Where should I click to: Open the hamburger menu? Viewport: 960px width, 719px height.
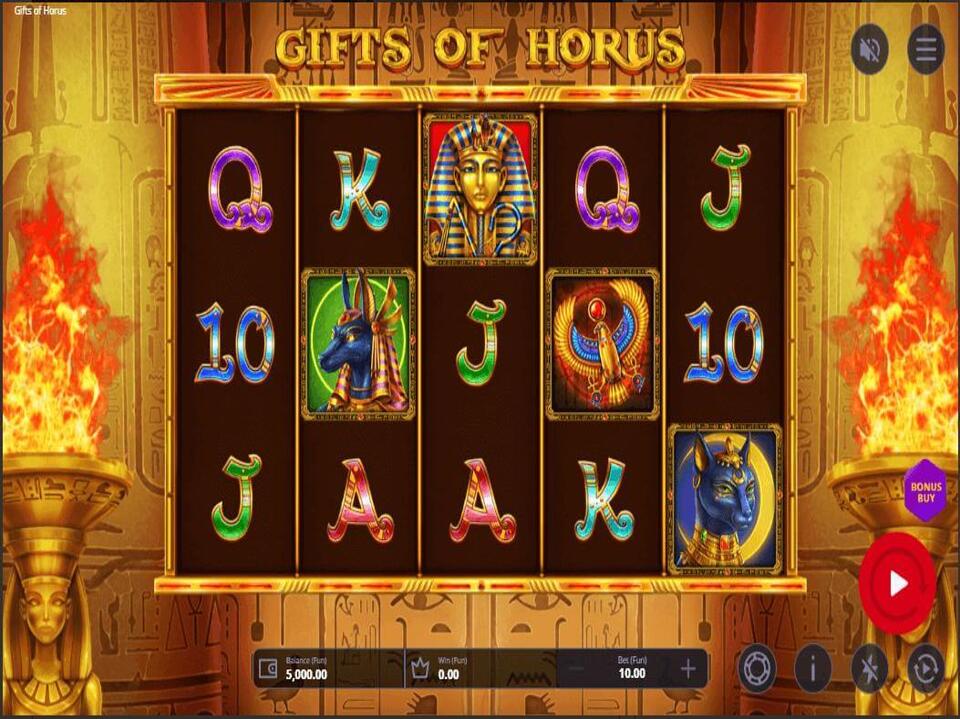coord(925,48)
